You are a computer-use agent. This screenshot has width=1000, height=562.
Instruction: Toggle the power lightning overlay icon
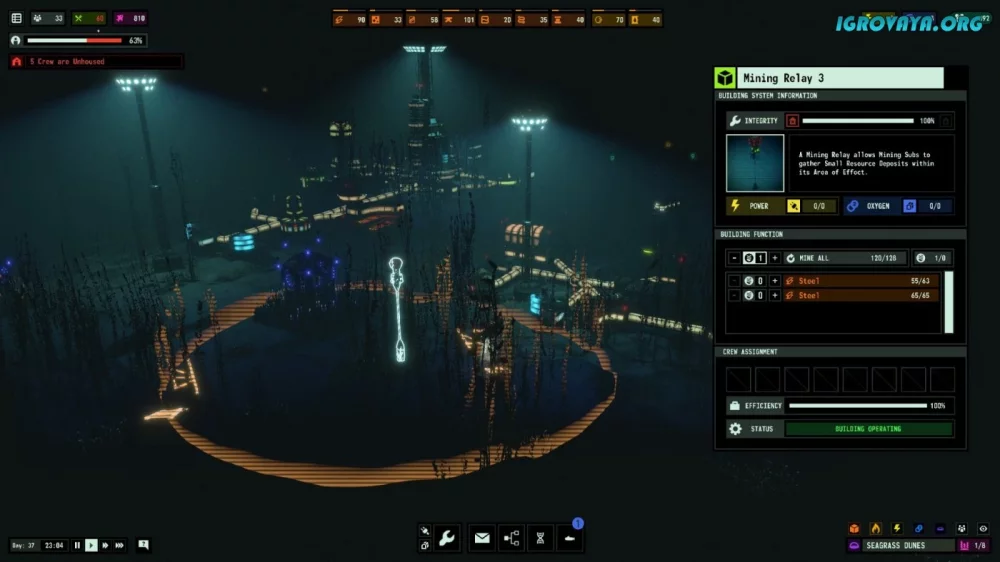click(x=897, y=528)
